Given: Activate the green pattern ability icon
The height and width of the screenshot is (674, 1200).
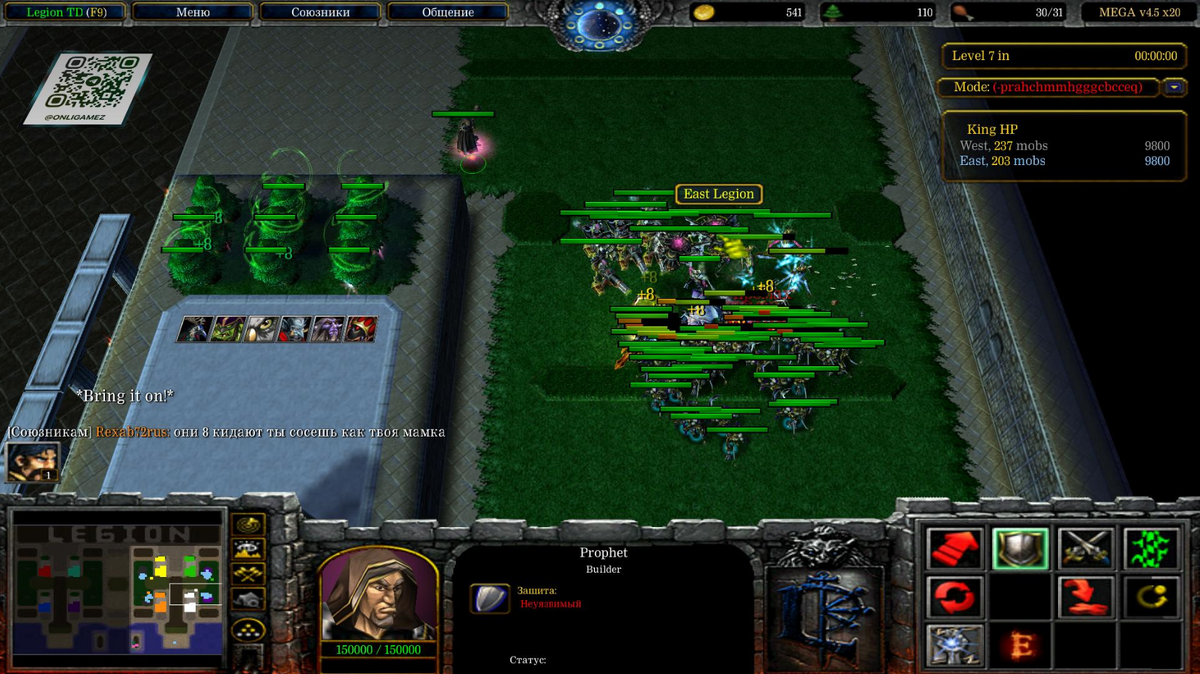Looking at the screenshot, I should (x=1150, y=548).
